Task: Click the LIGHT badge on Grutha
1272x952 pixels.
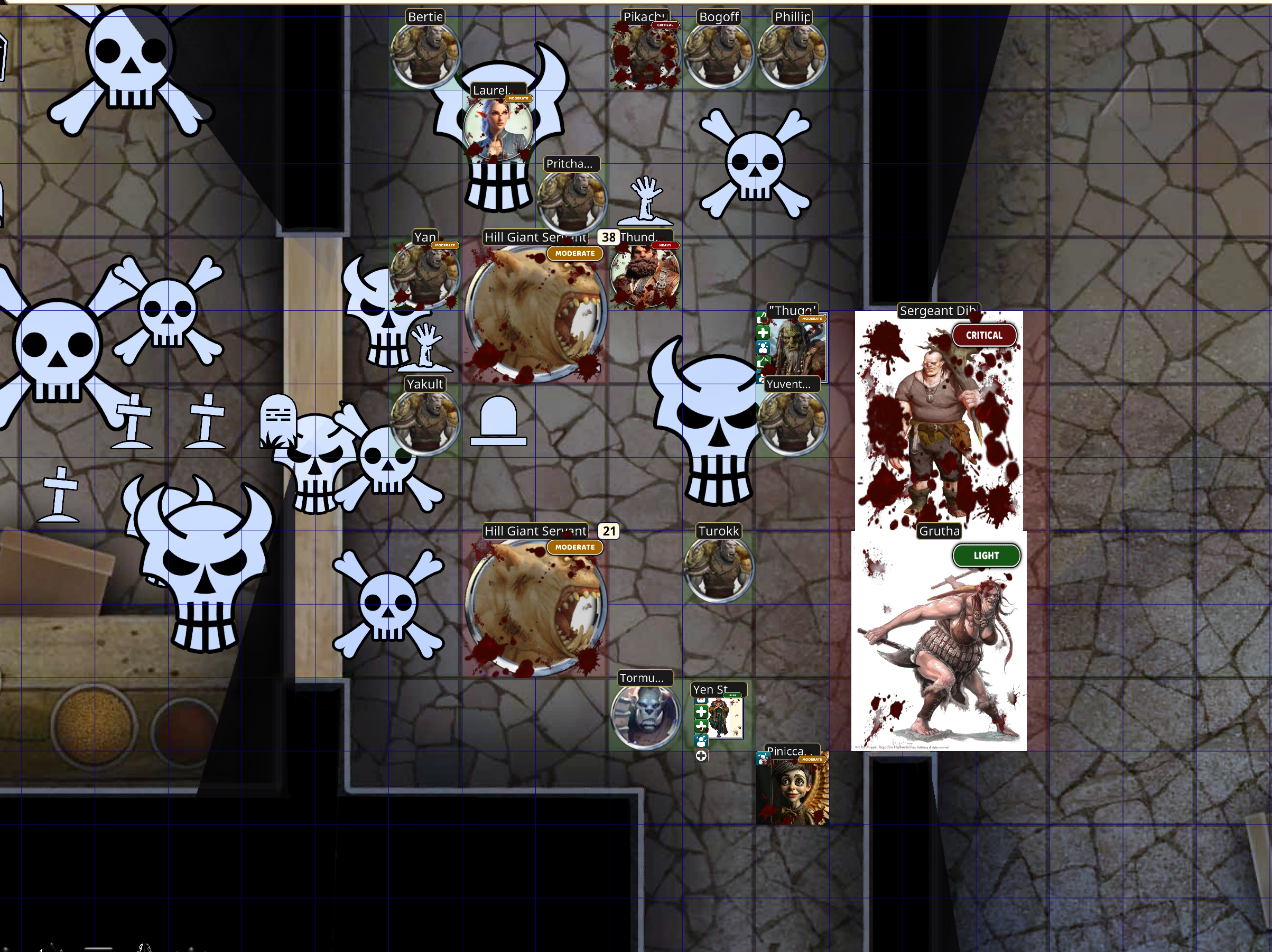Action: point(987,556)
